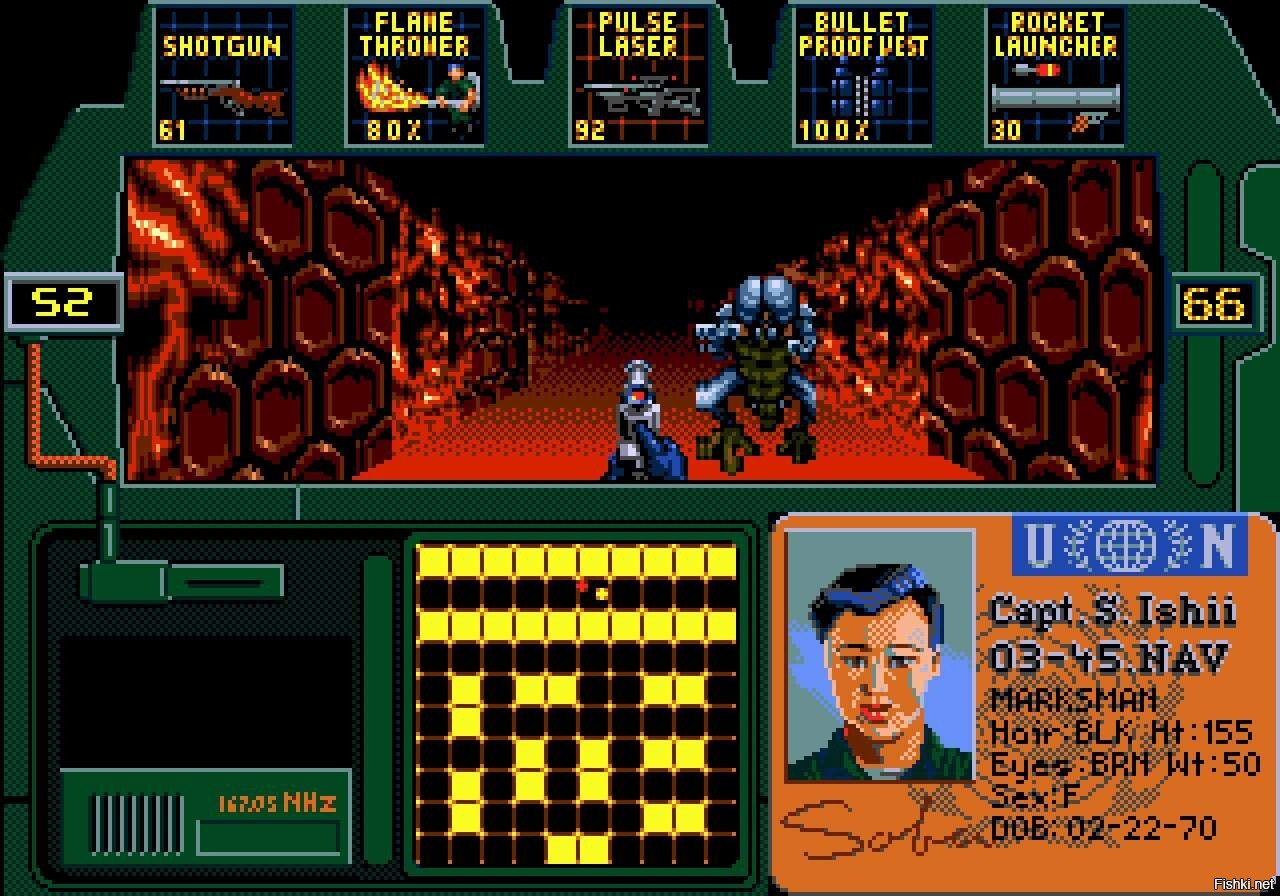
Task: Click the yellow grid automap
Action: coord(577,704)
